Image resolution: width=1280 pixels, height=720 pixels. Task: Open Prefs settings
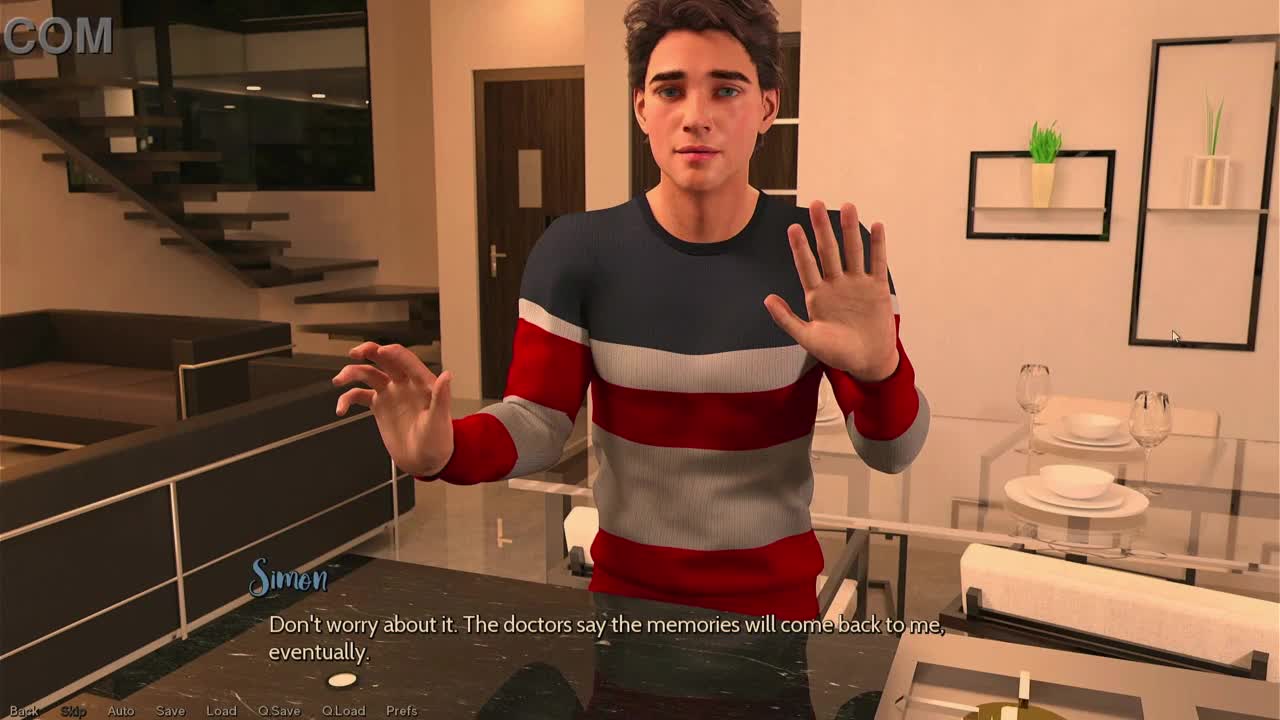coord(401,711)
